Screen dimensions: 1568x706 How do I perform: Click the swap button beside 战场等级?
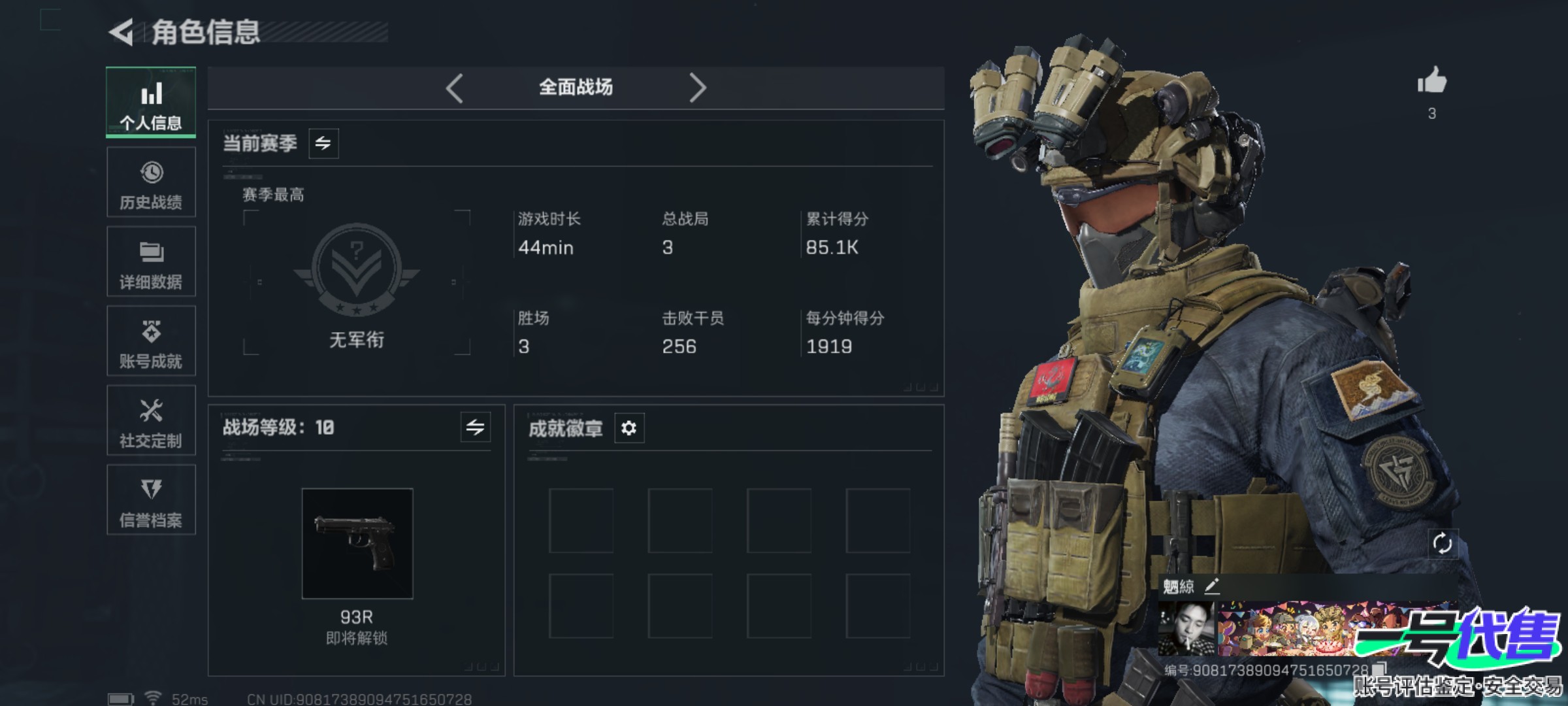click(x=475, y=428)
